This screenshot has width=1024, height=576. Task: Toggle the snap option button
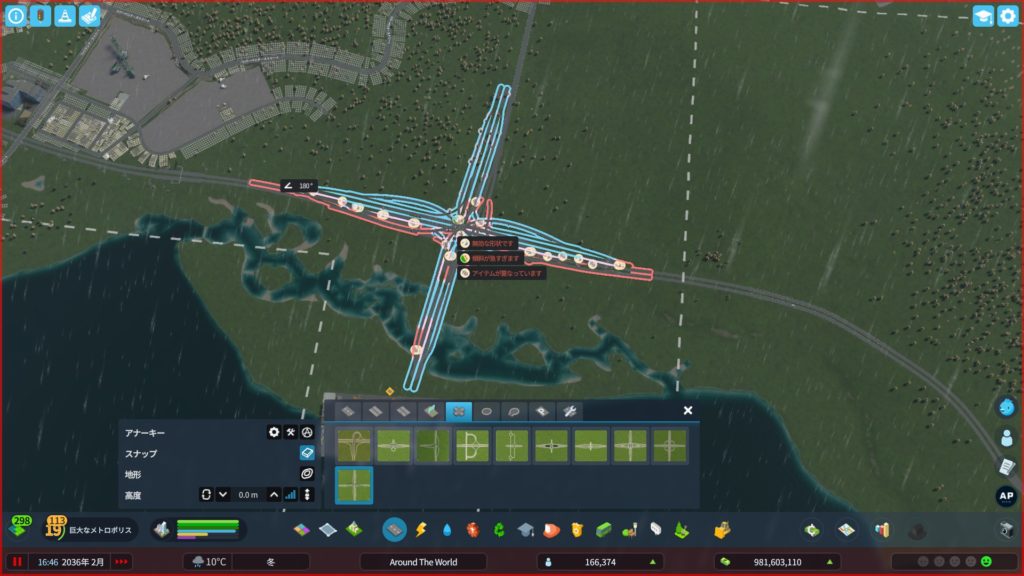click(307, 453)
